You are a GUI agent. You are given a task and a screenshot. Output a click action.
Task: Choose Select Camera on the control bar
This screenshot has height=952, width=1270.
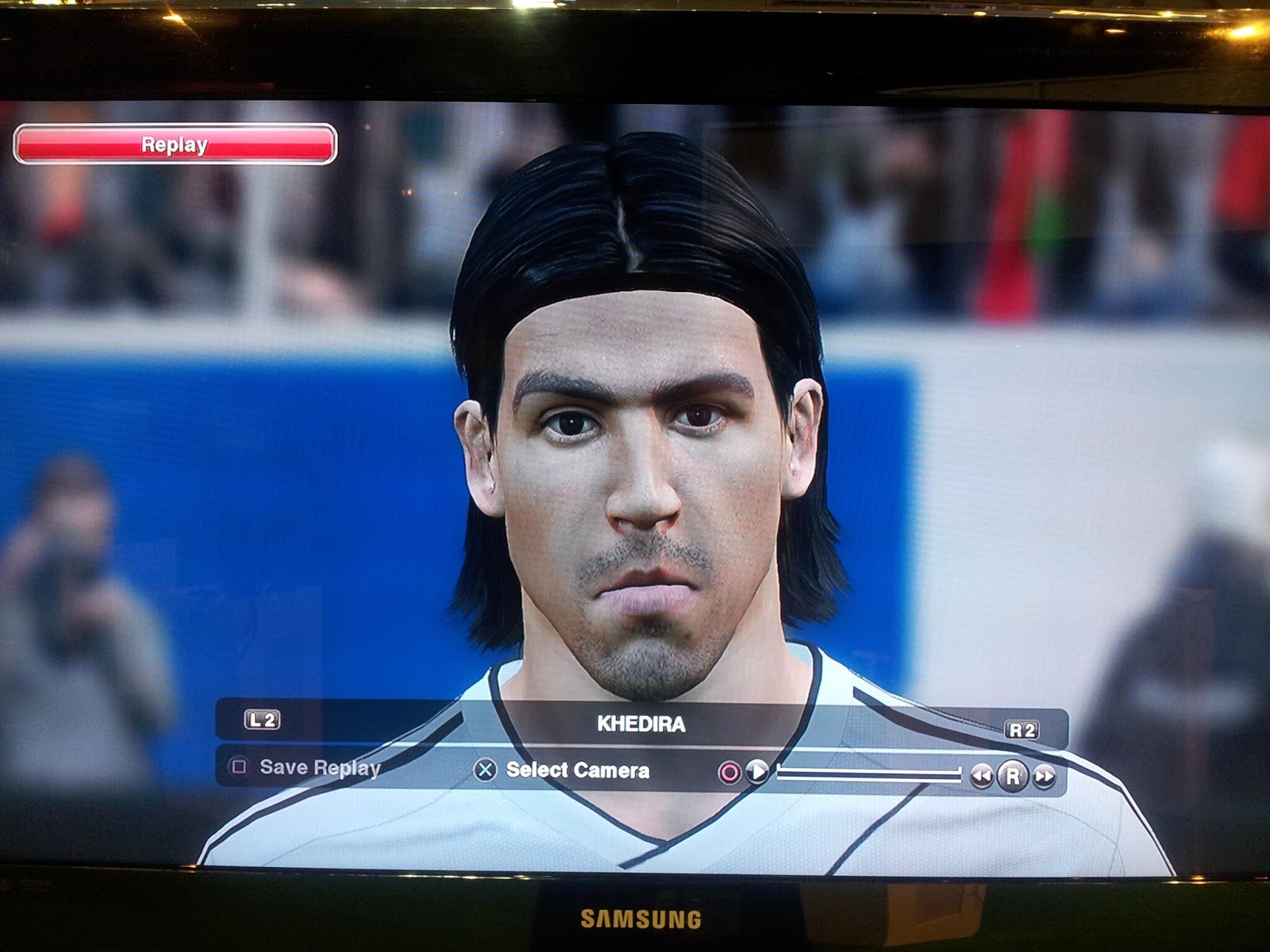(x=576, y=769)
